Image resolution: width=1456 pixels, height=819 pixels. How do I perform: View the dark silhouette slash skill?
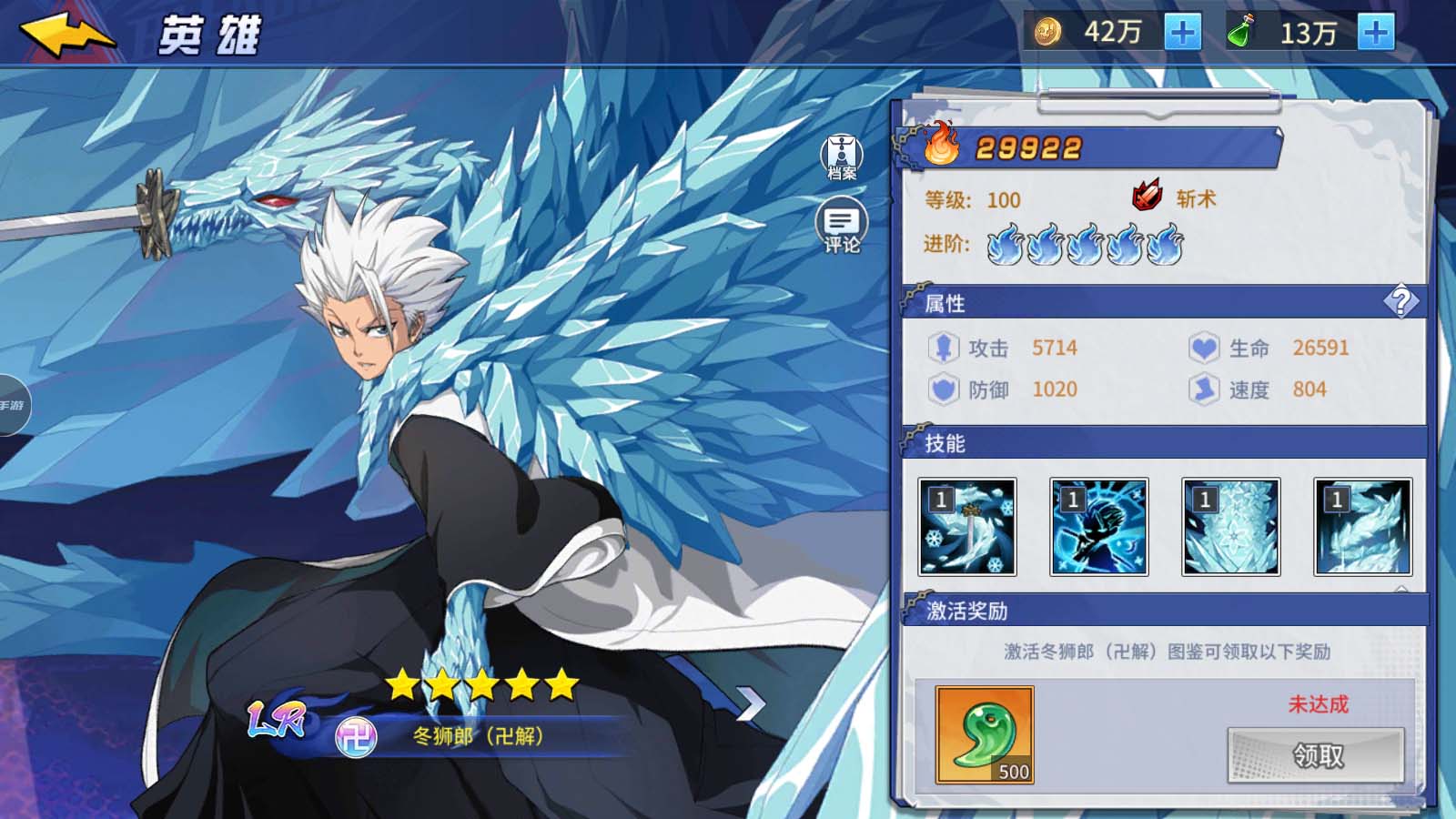[1099, 527]
